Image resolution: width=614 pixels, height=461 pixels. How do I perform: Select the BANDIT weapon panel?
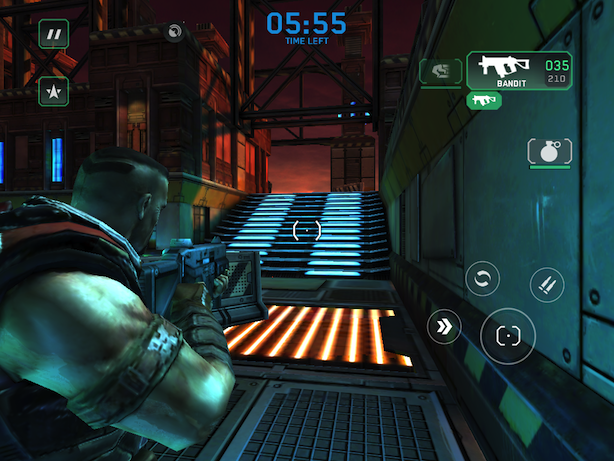click(518, 71)
